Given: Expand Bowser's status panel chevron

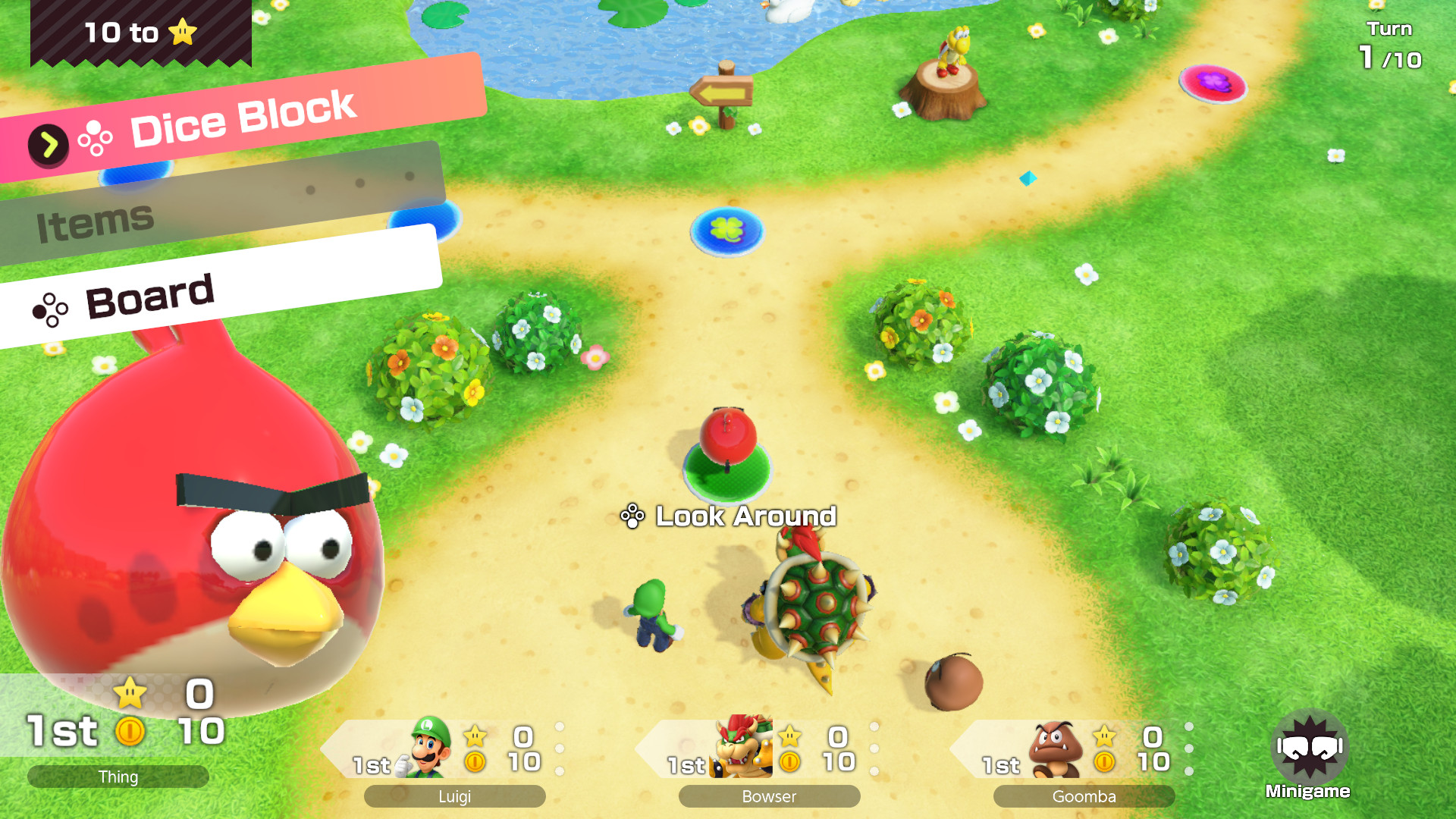Looking at the screenshot, I should pyautogui.click(x=876, y=747).
